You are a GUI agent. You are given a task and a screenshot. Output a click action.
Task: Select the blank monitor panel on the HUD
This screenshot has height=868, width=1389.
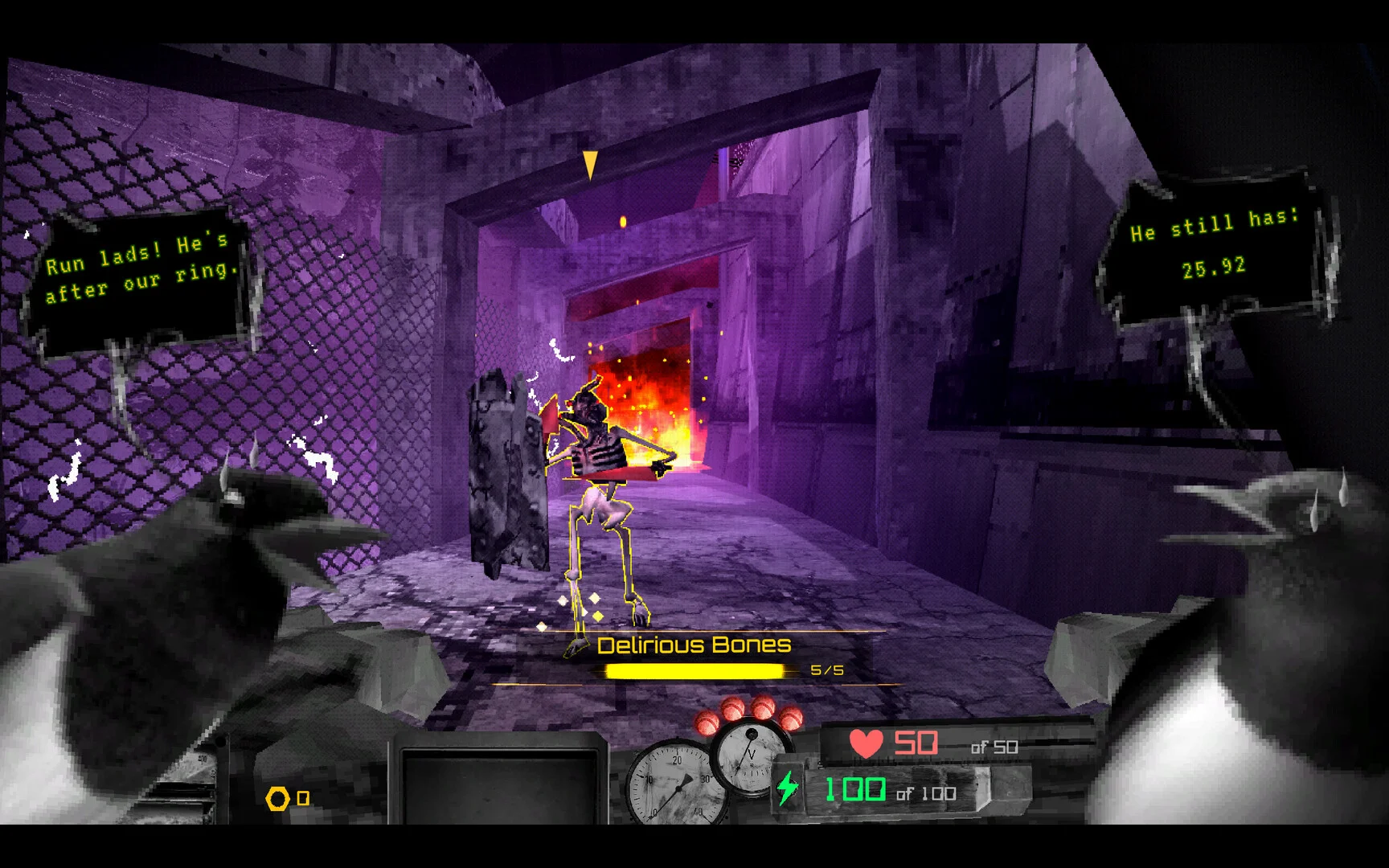tap(500, 785)
